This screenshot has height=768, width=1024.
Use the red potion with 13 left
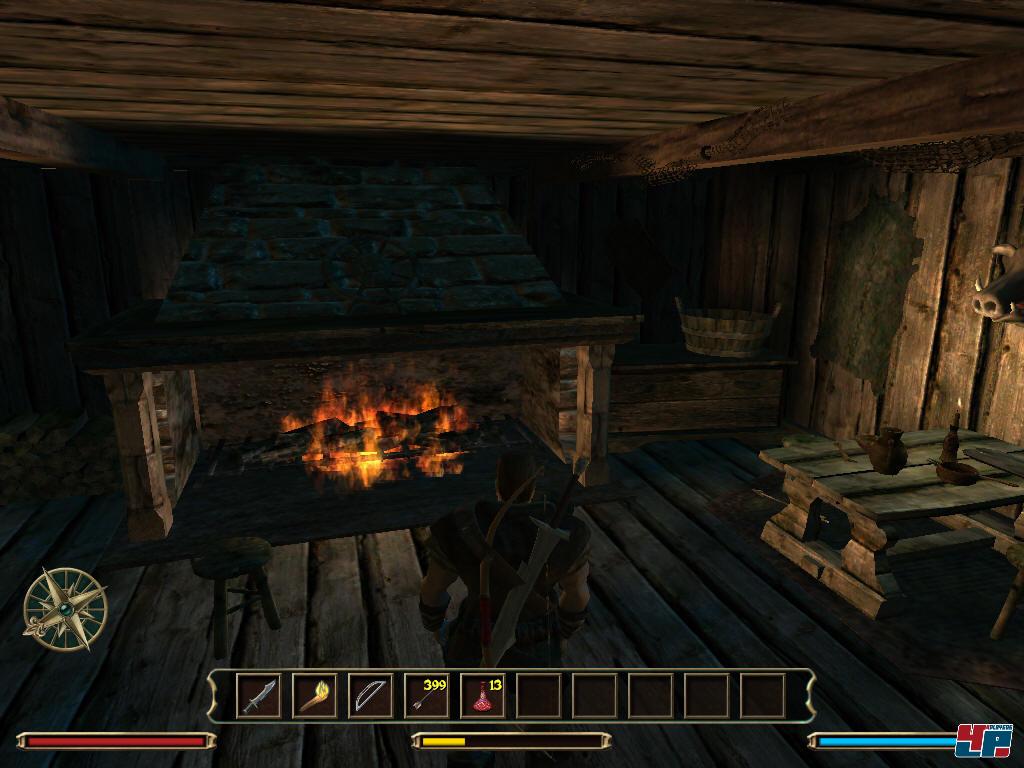(482, 696)
